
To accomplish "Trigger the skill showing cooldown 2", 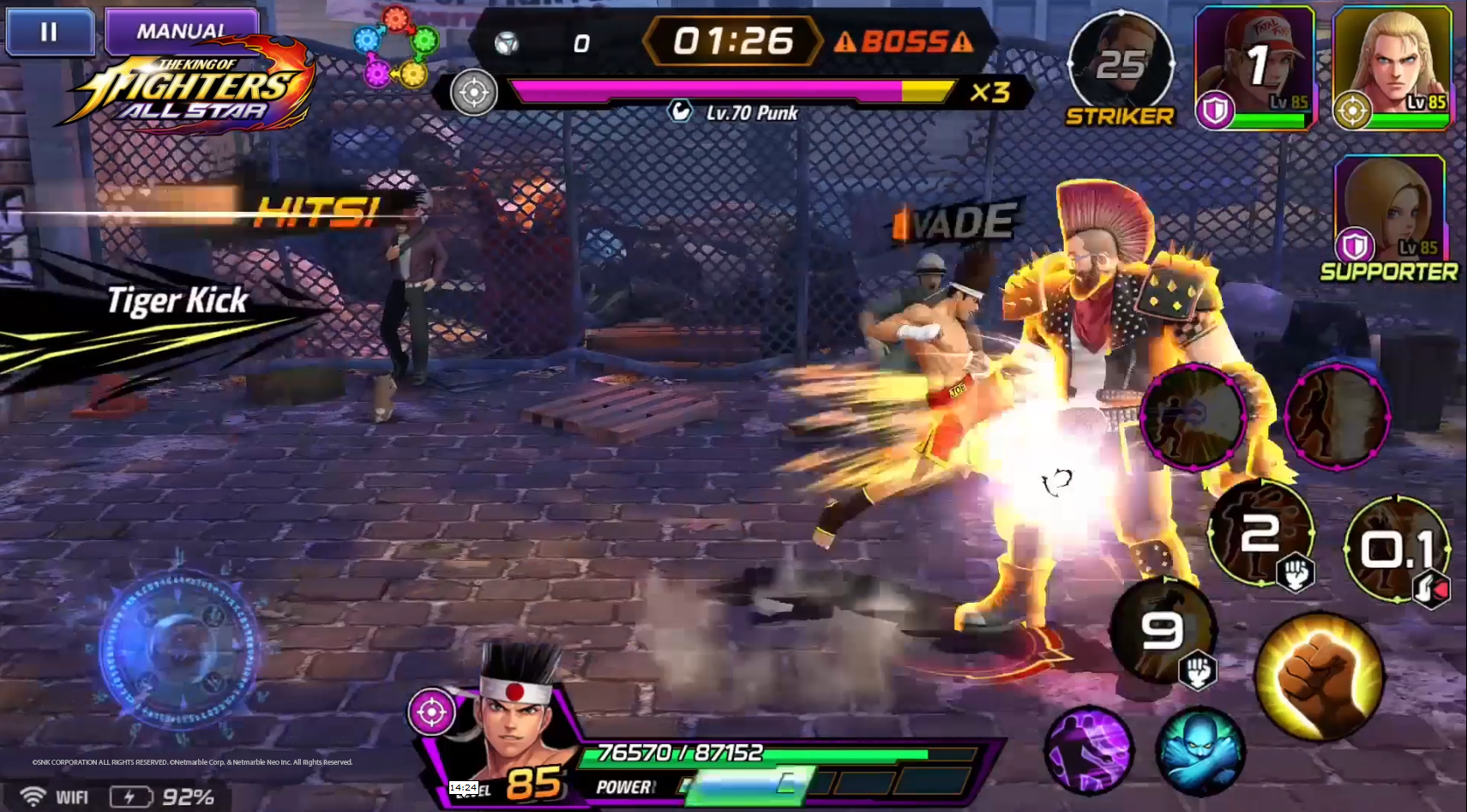I will tap(1260, 533).
